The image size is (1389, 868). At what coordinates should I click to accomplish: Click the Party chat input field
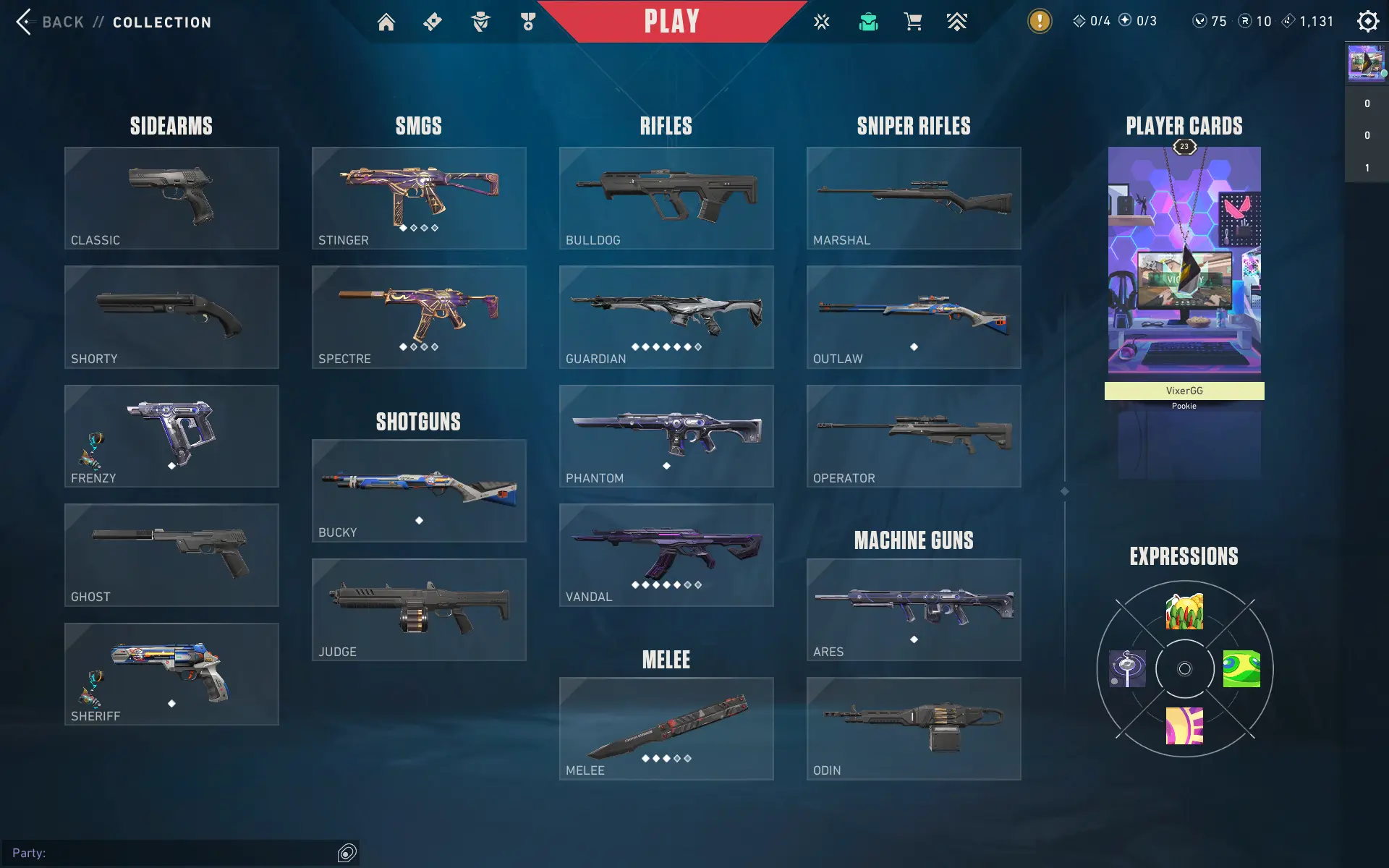tap(181, 852)
